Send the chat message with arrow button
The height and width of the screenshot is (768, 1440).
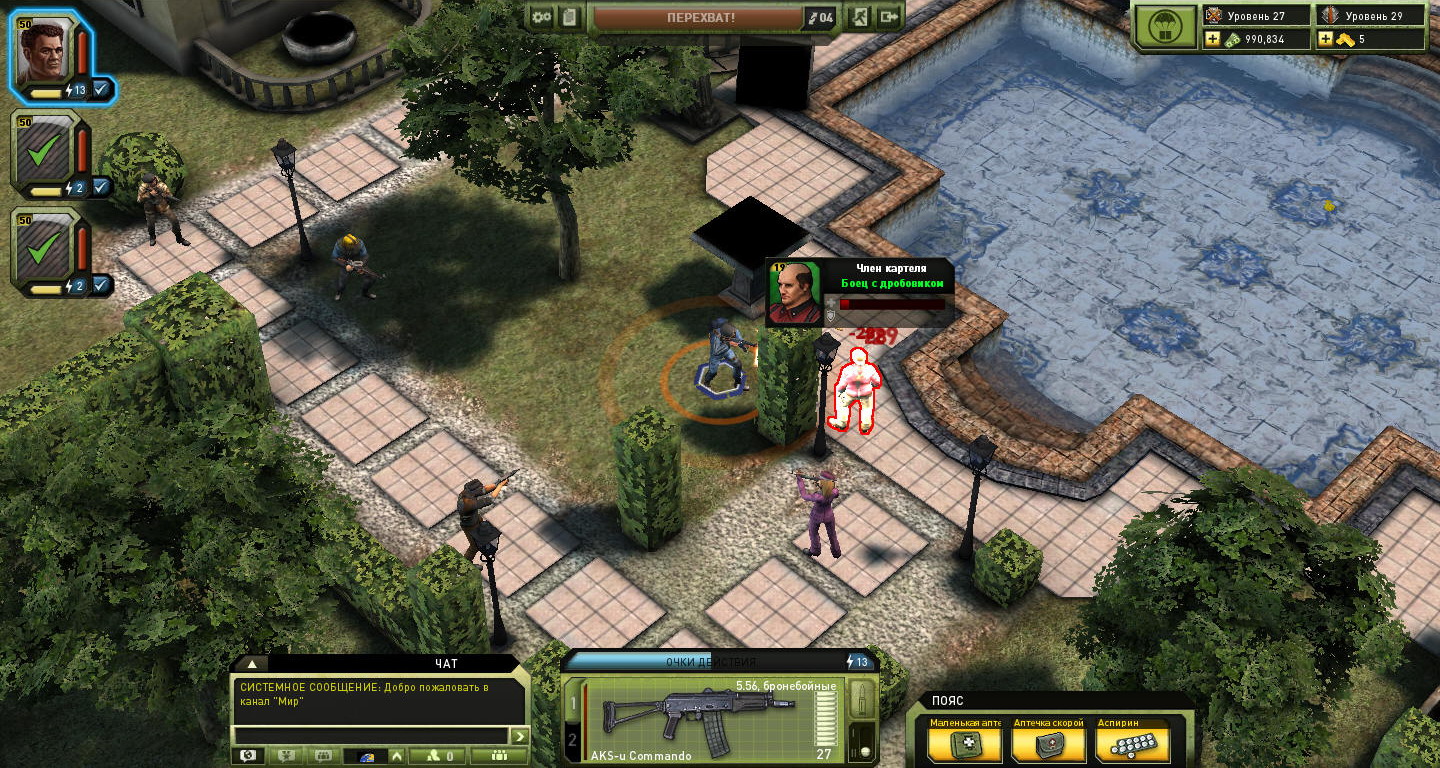(519, 736)
